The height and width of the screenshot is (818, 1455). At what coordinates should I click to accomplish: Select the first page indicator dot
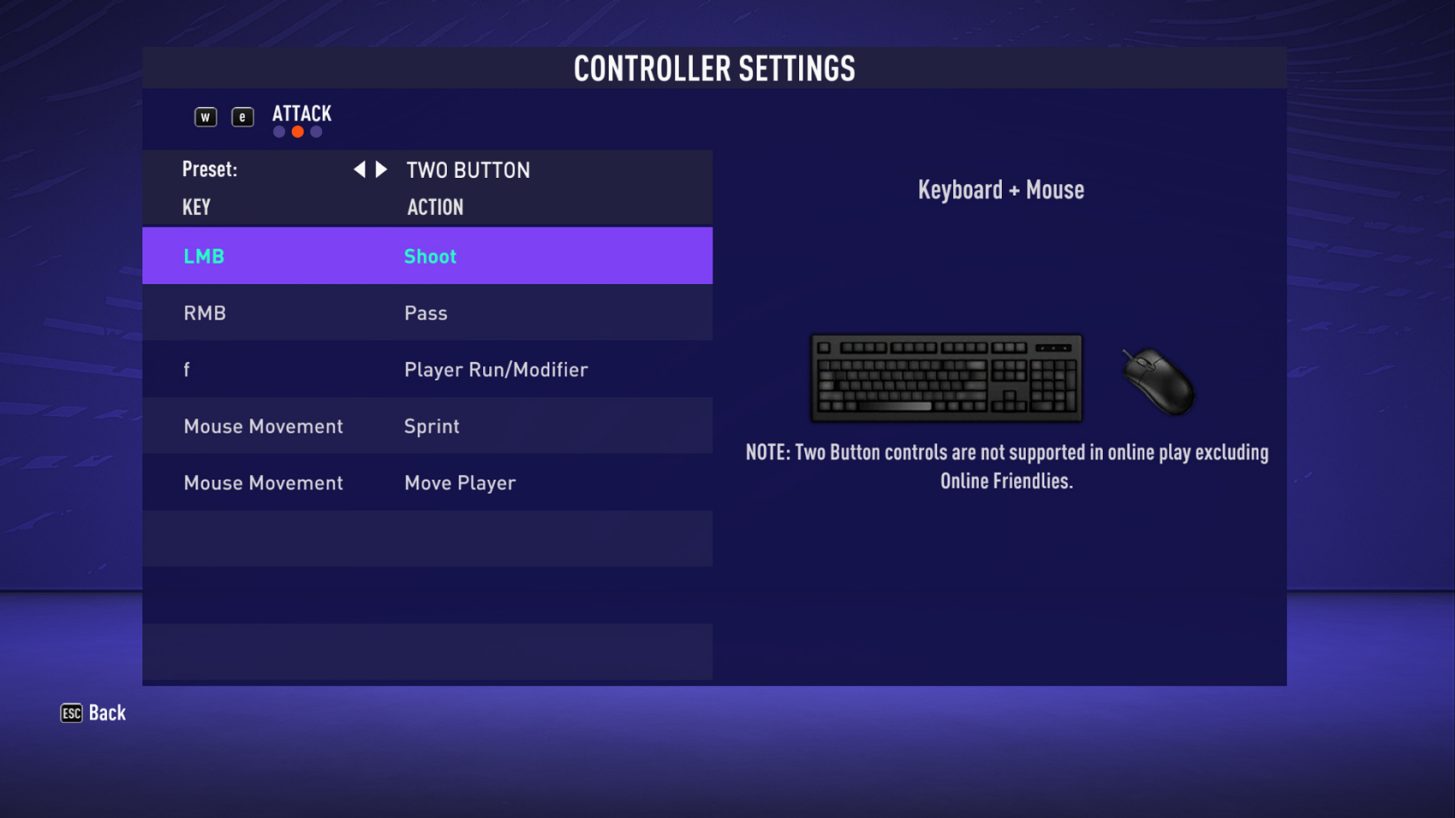point(278,131)
